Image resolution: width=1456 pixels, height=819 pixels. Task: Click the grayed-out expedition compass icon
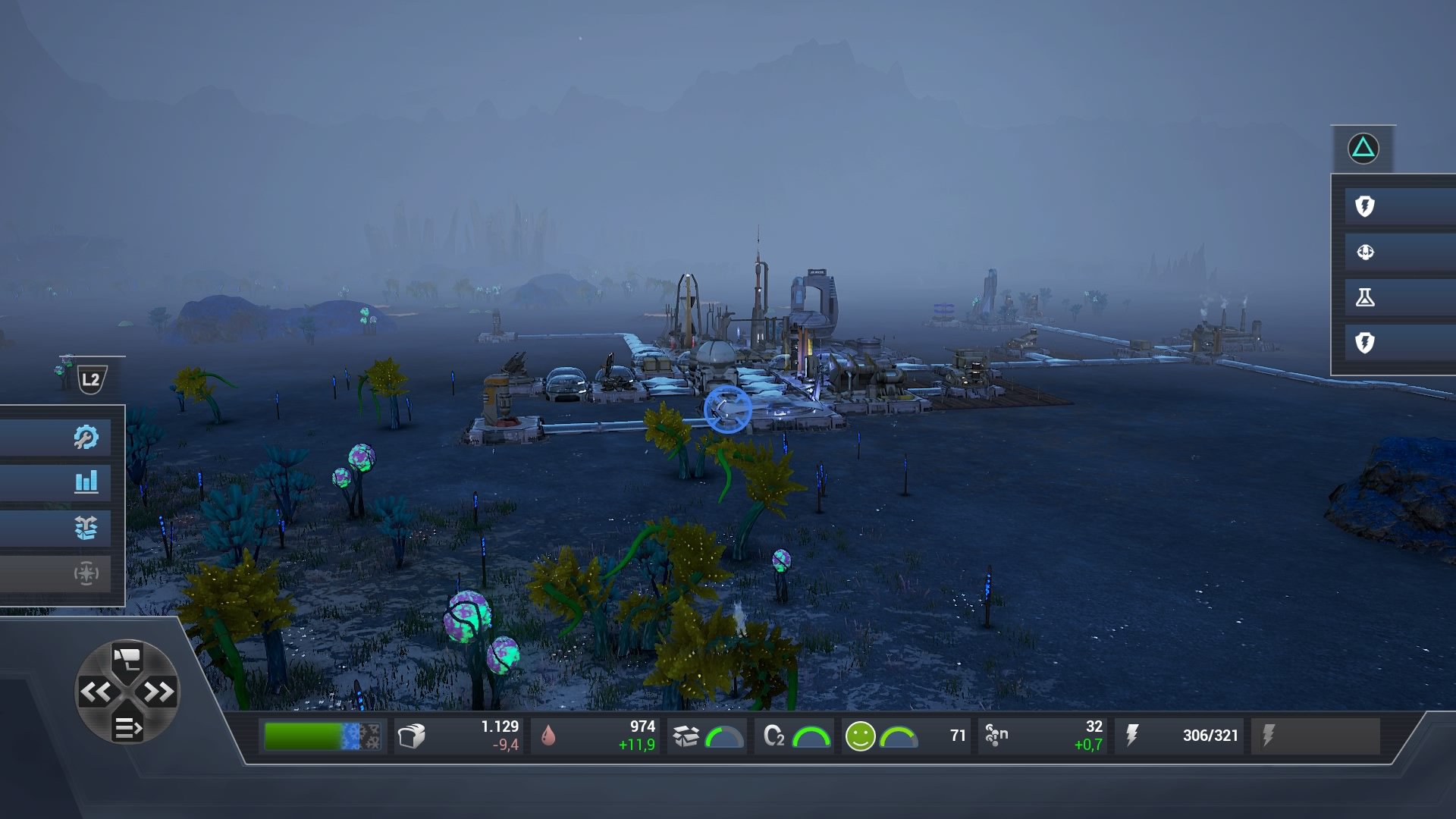(87, 574)
